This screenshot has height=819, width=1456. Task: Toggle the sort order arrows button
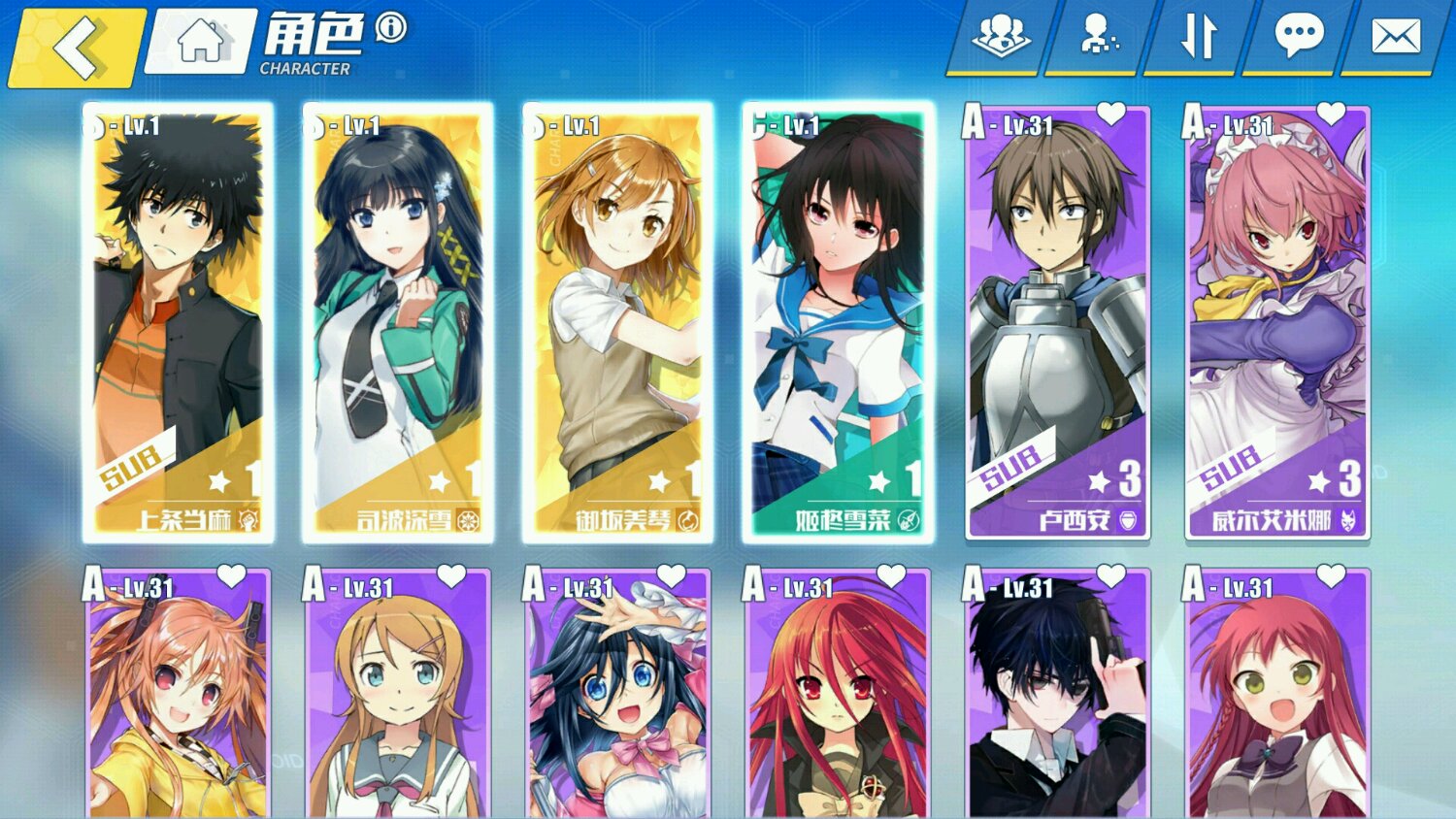tap(1198, 37)
